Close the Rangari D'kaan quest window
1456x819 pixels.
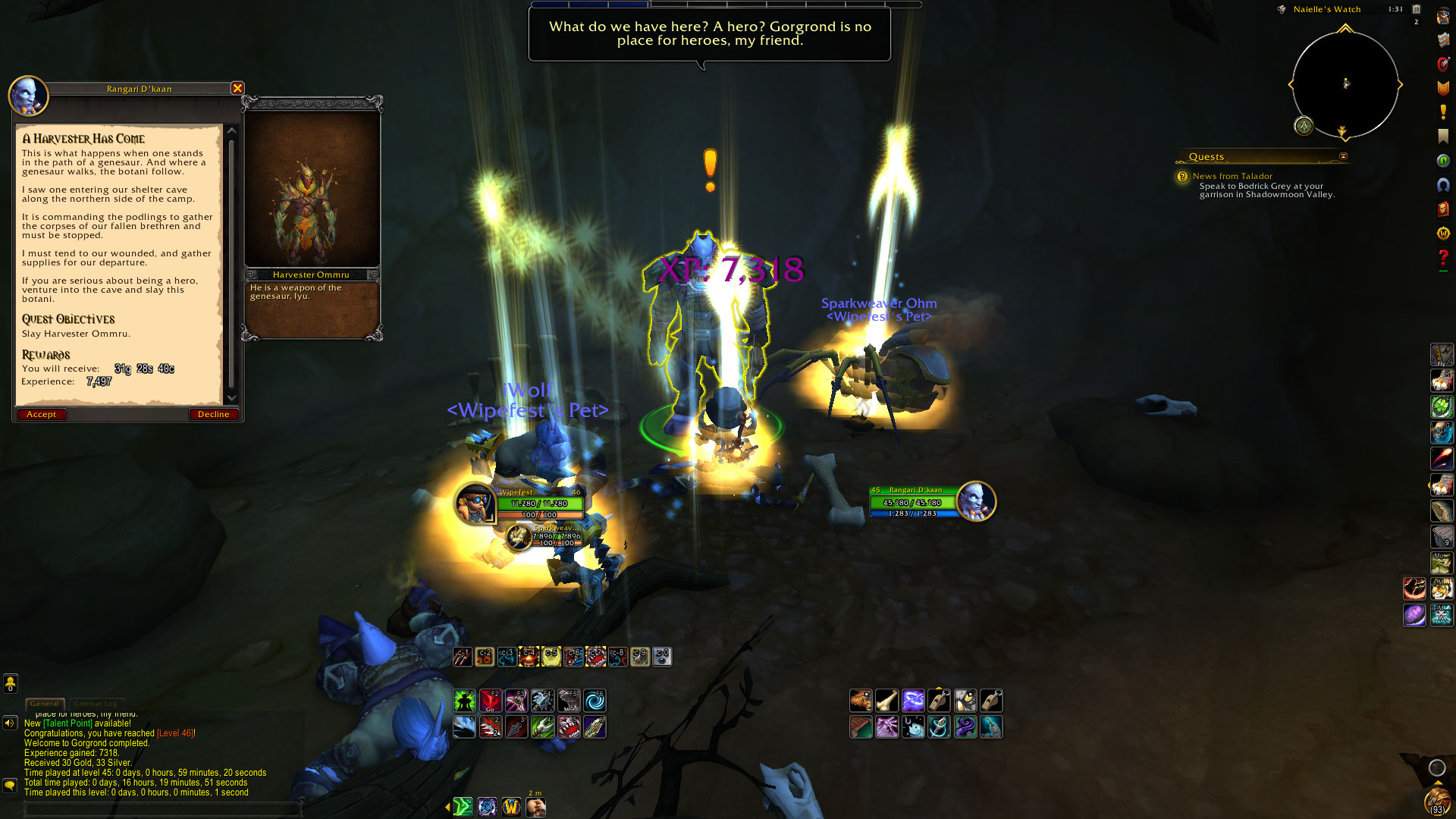tap(237, 88)
